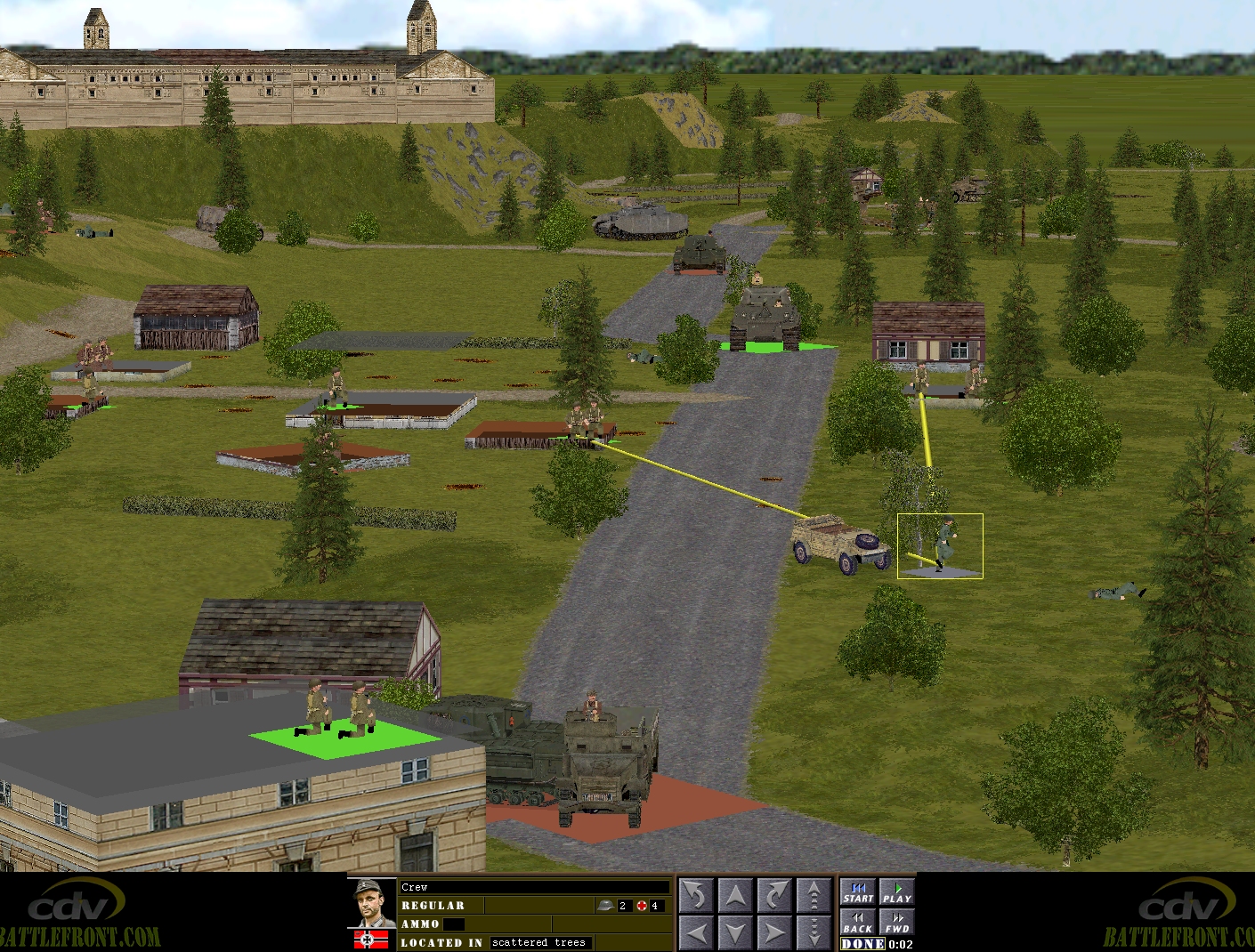The width and height of the screenshot is (1255, 952).
Task: Click the crew commander portrait
Action: pos(371,903)
